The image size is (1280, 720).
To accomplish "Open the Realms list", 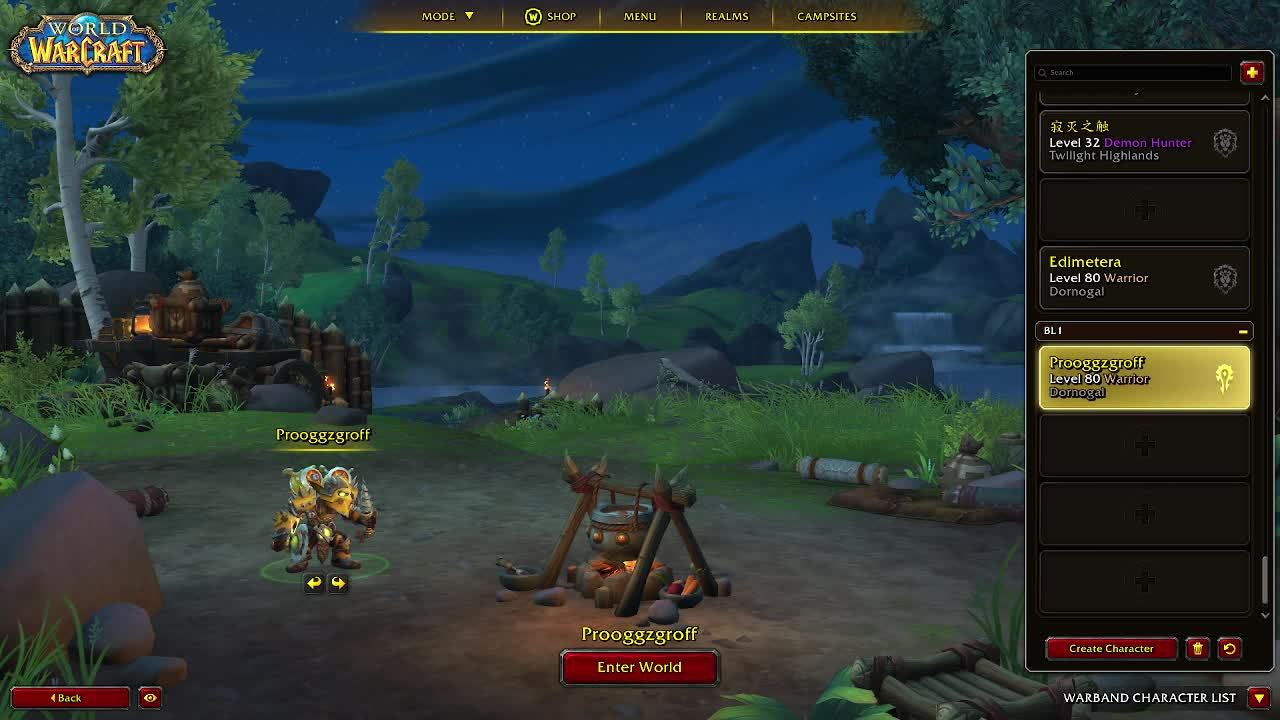I will [x=727, y=16].
